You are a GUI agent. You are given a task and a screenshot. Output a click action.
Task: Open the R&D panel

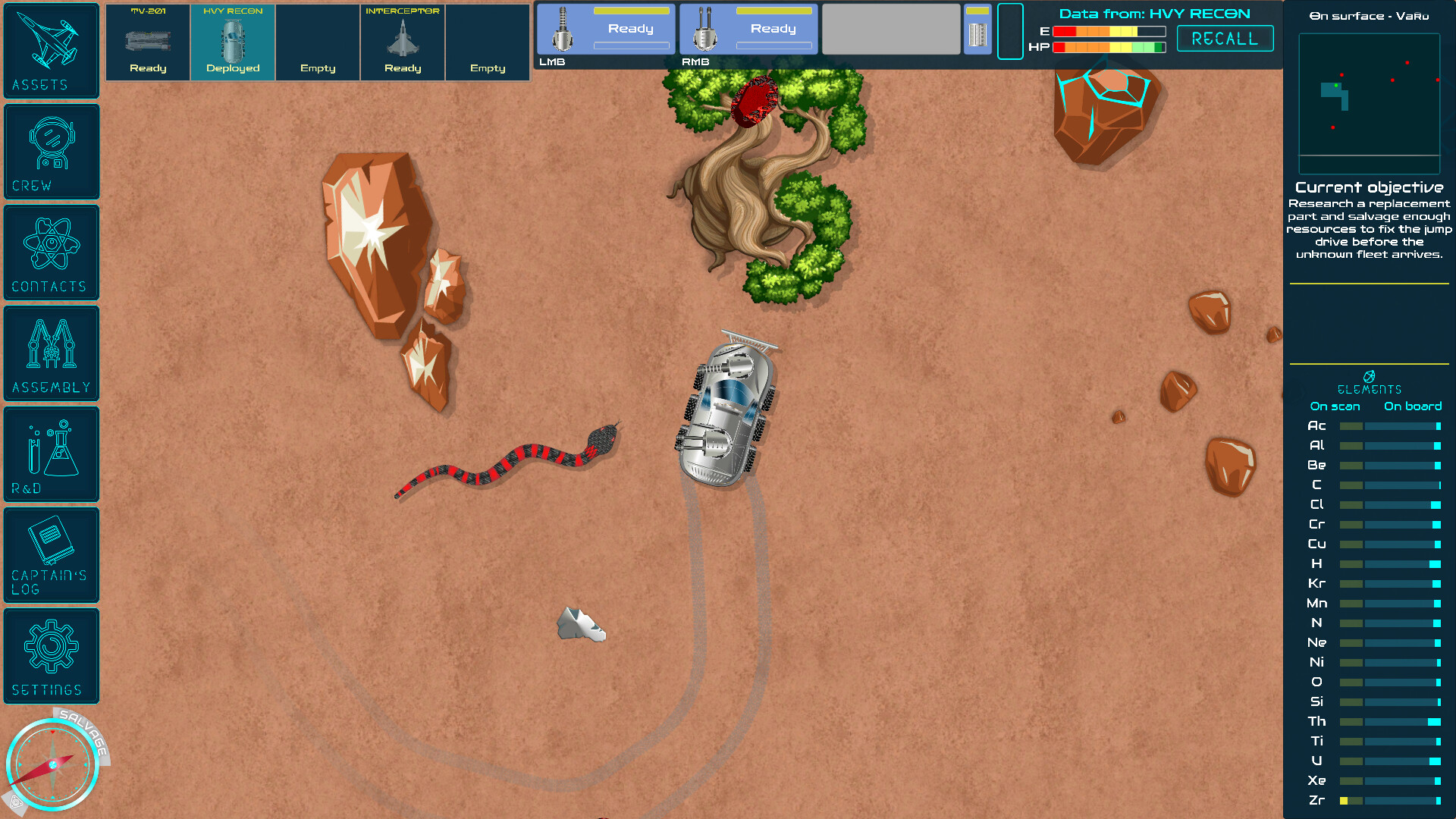pos(50,453)
